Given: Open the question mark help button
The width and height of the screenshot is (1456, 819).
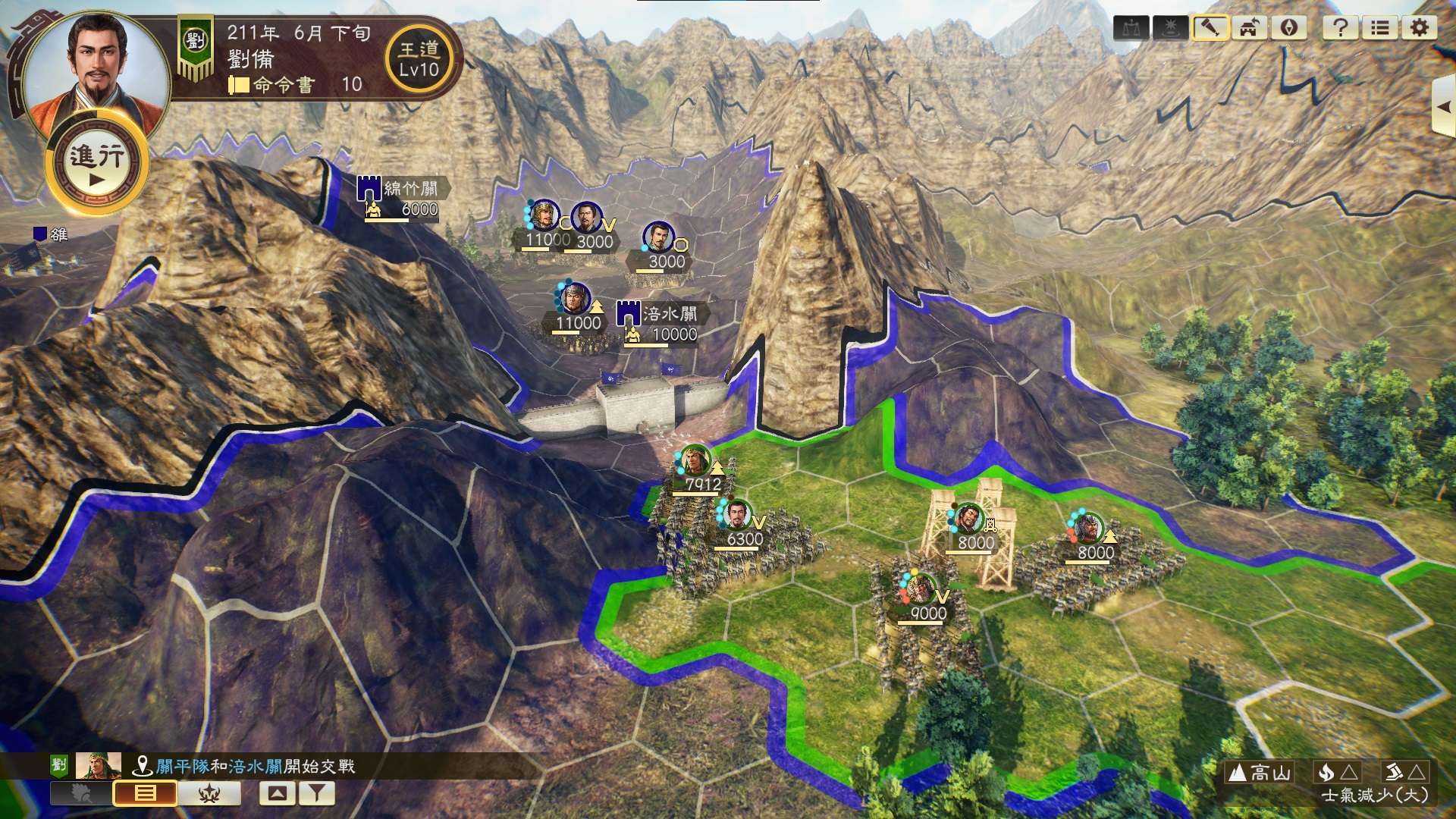Looking at the screenshot, I should click(1340, 28).
